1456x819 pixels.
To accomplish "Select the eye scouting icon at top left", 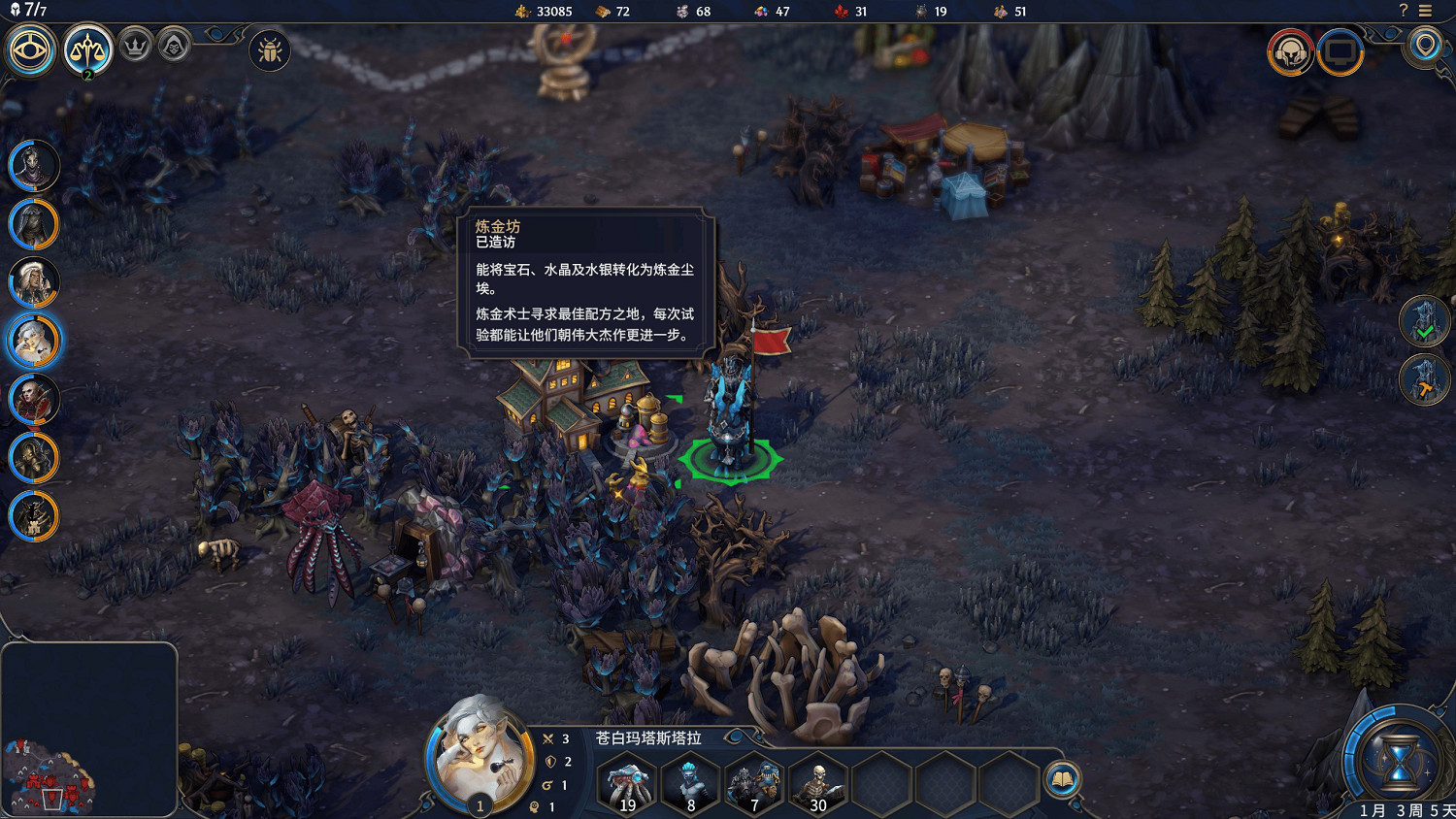I will point(29,50).
